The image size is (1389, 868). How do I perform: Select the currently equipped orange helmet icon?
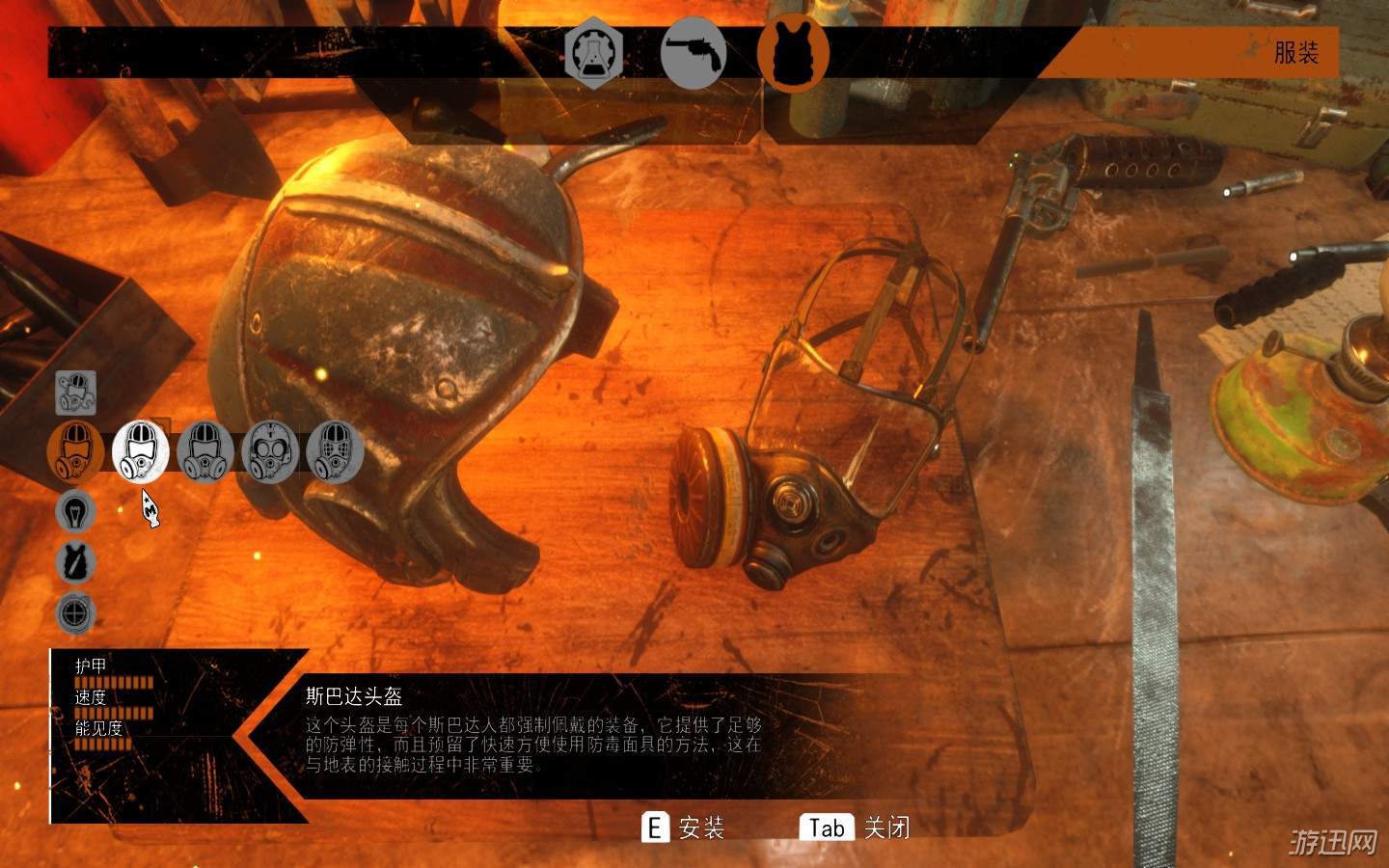(x=76, y=450)
